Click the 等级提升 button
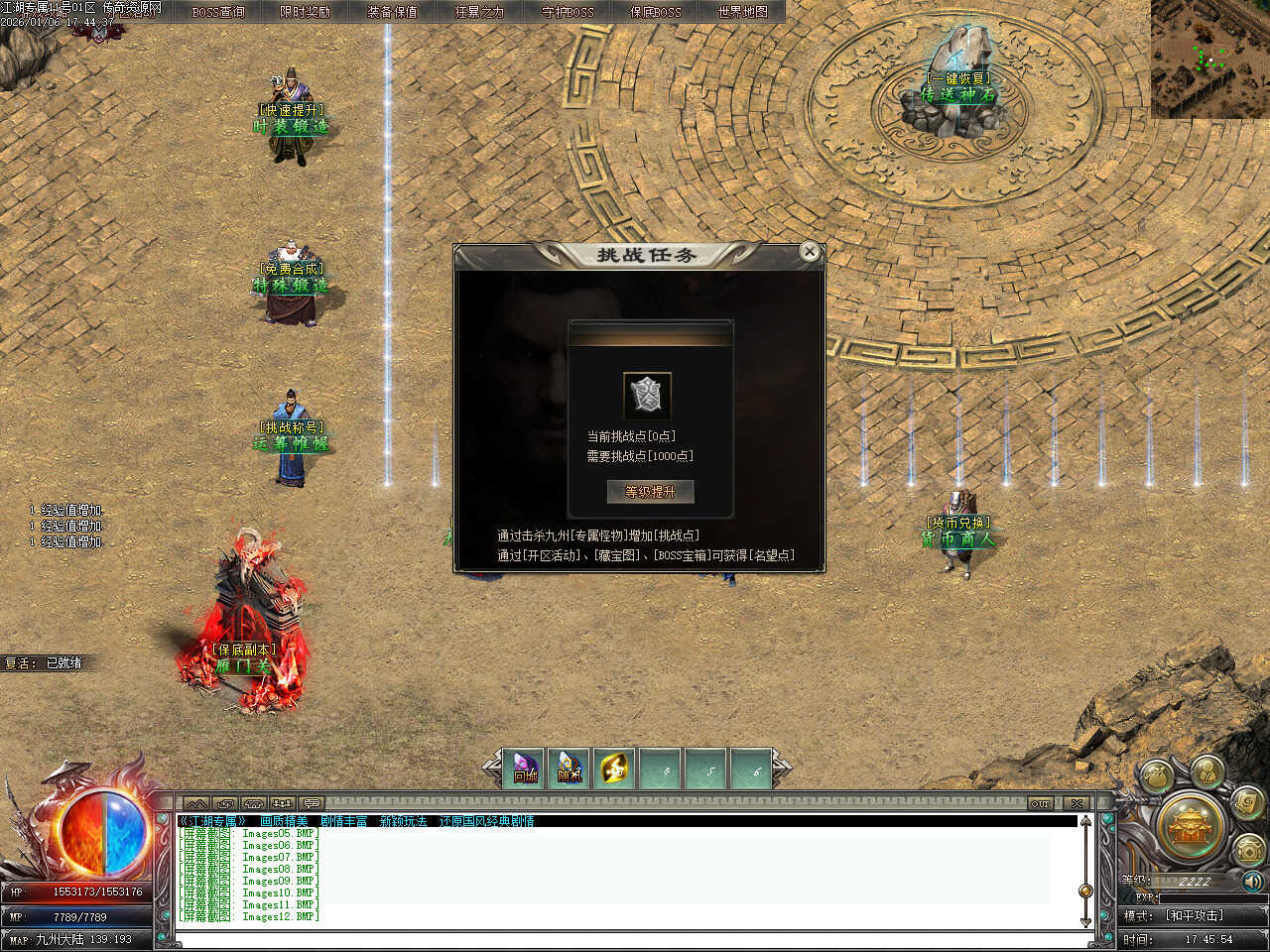Image resolution: width=1270 pixels, height=952 pixels. point(650,492)
